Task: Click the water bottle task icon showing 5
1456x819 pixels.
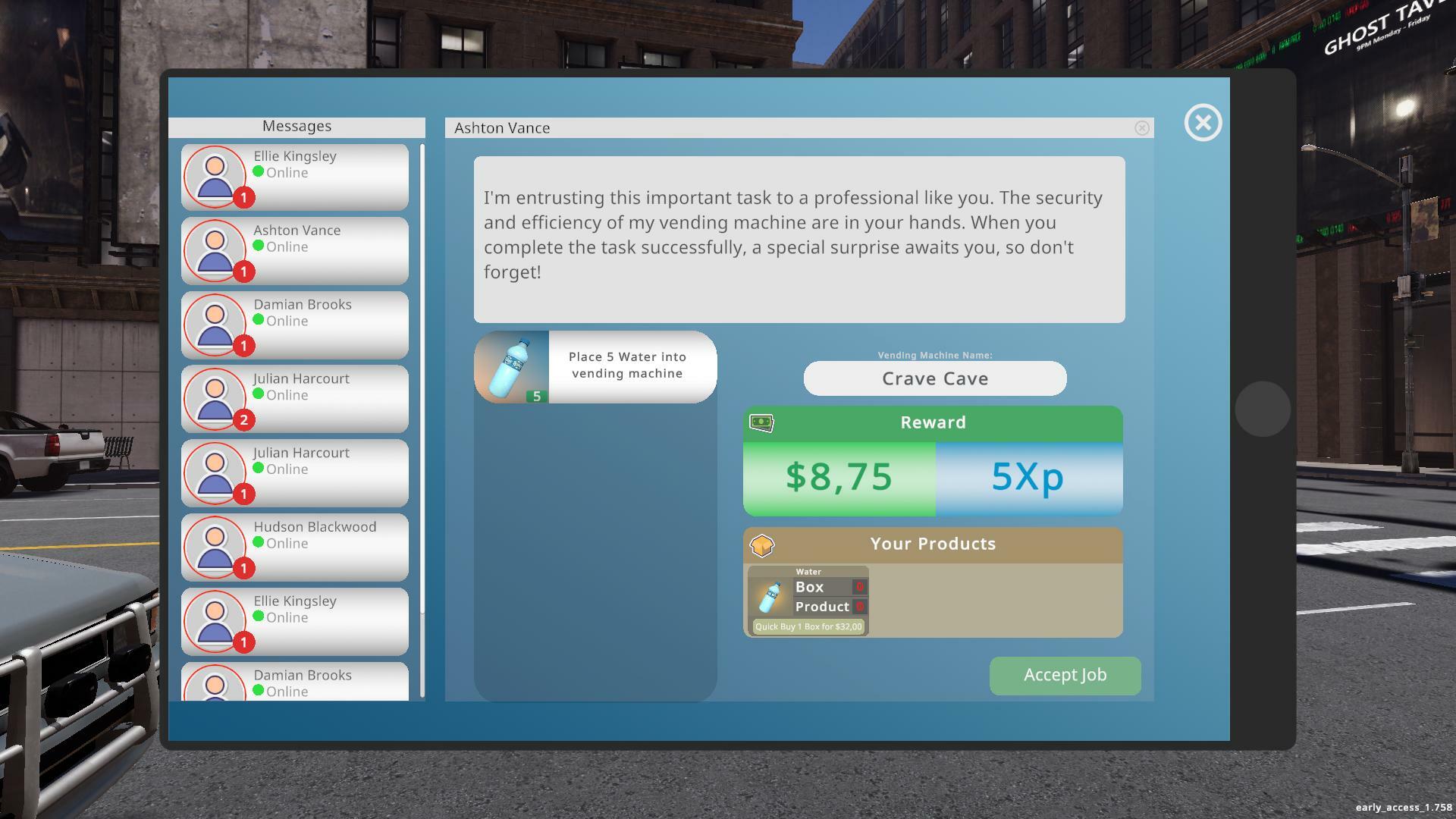Action: pos(512,366)
